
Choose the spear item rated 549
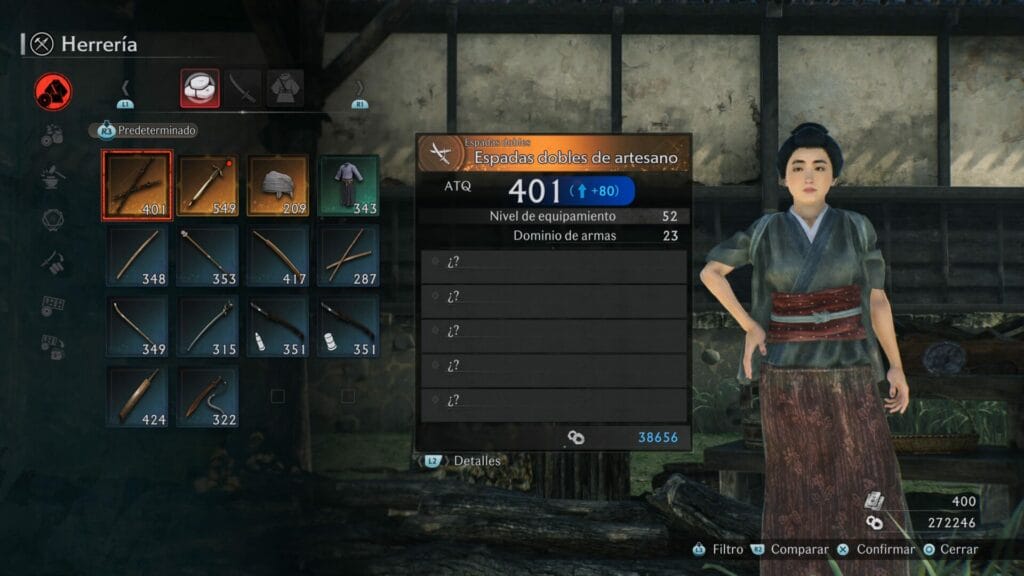coord(208,185)
